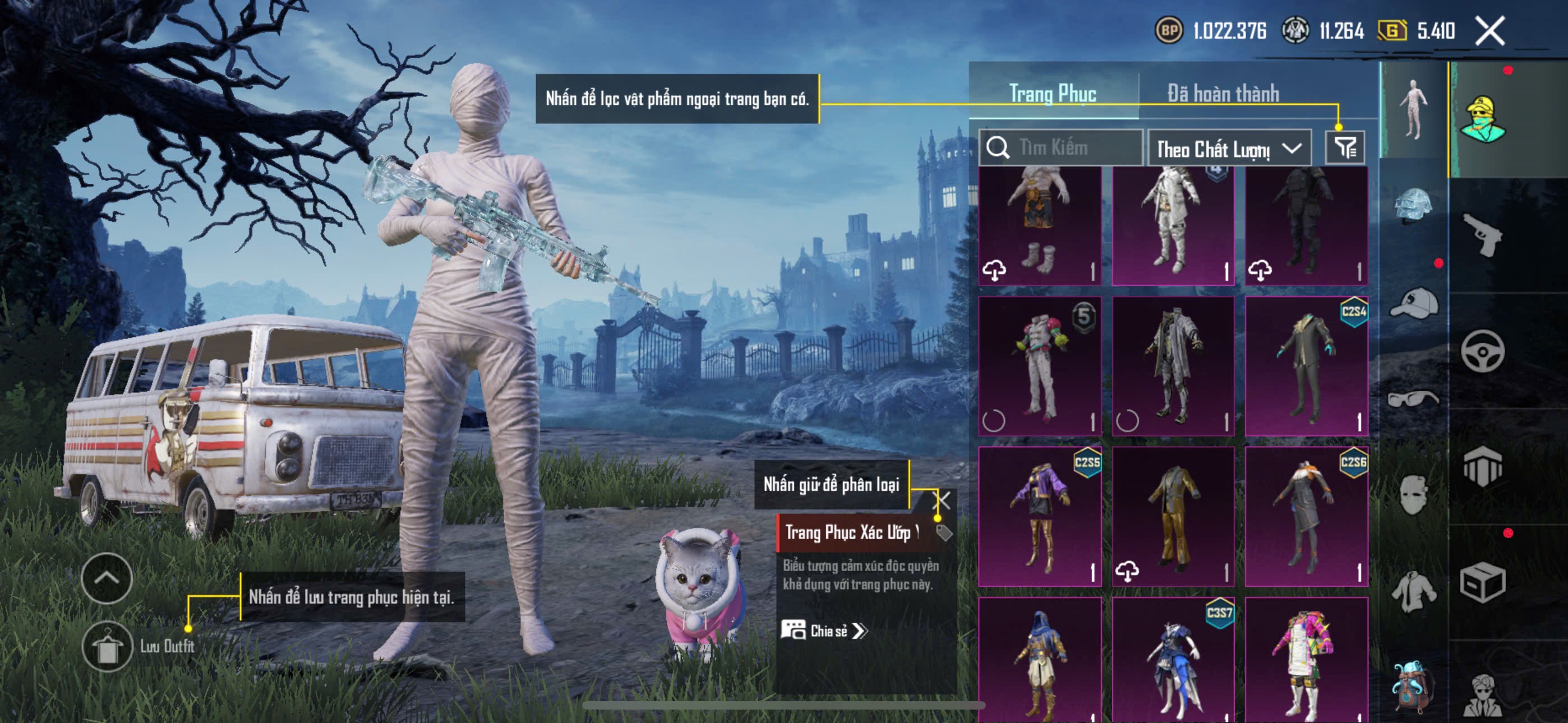
Task: Save current look with Lưu Outfit
Action: pos(108,646)
